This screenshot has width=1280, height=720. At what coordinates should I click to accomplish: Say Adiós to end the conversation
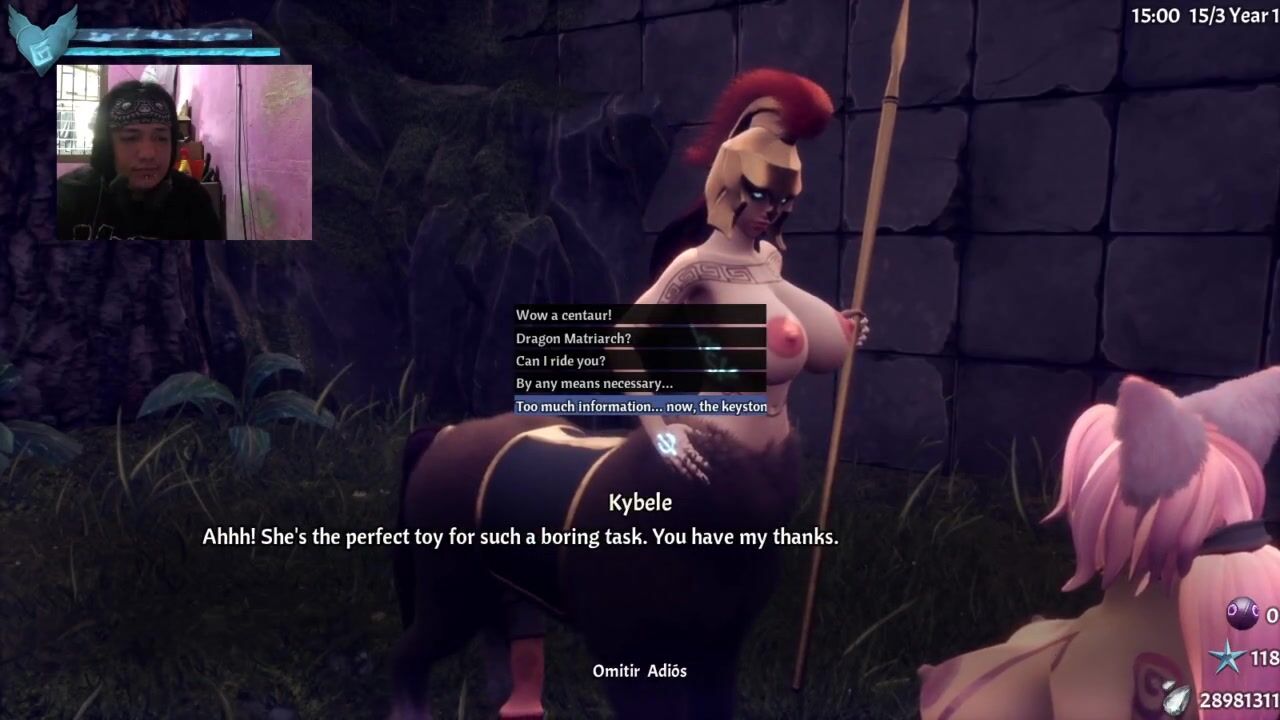tap(666, 671)
